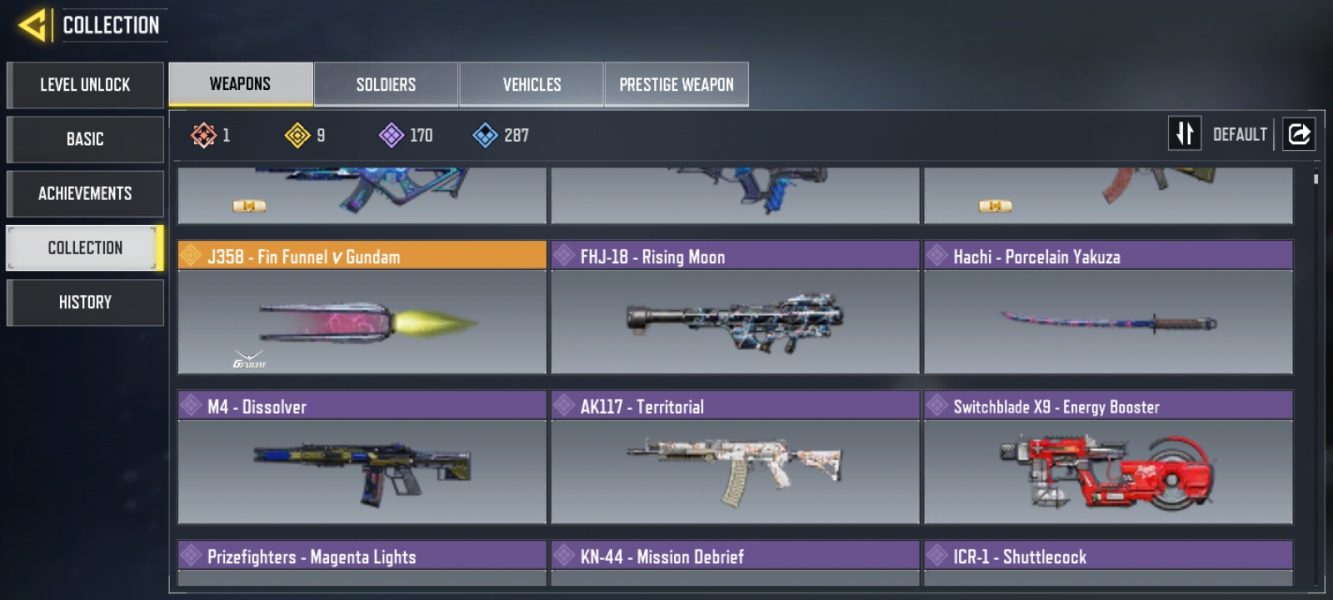
Task: Select the Collection menu entry
Action: coord(85,248)
